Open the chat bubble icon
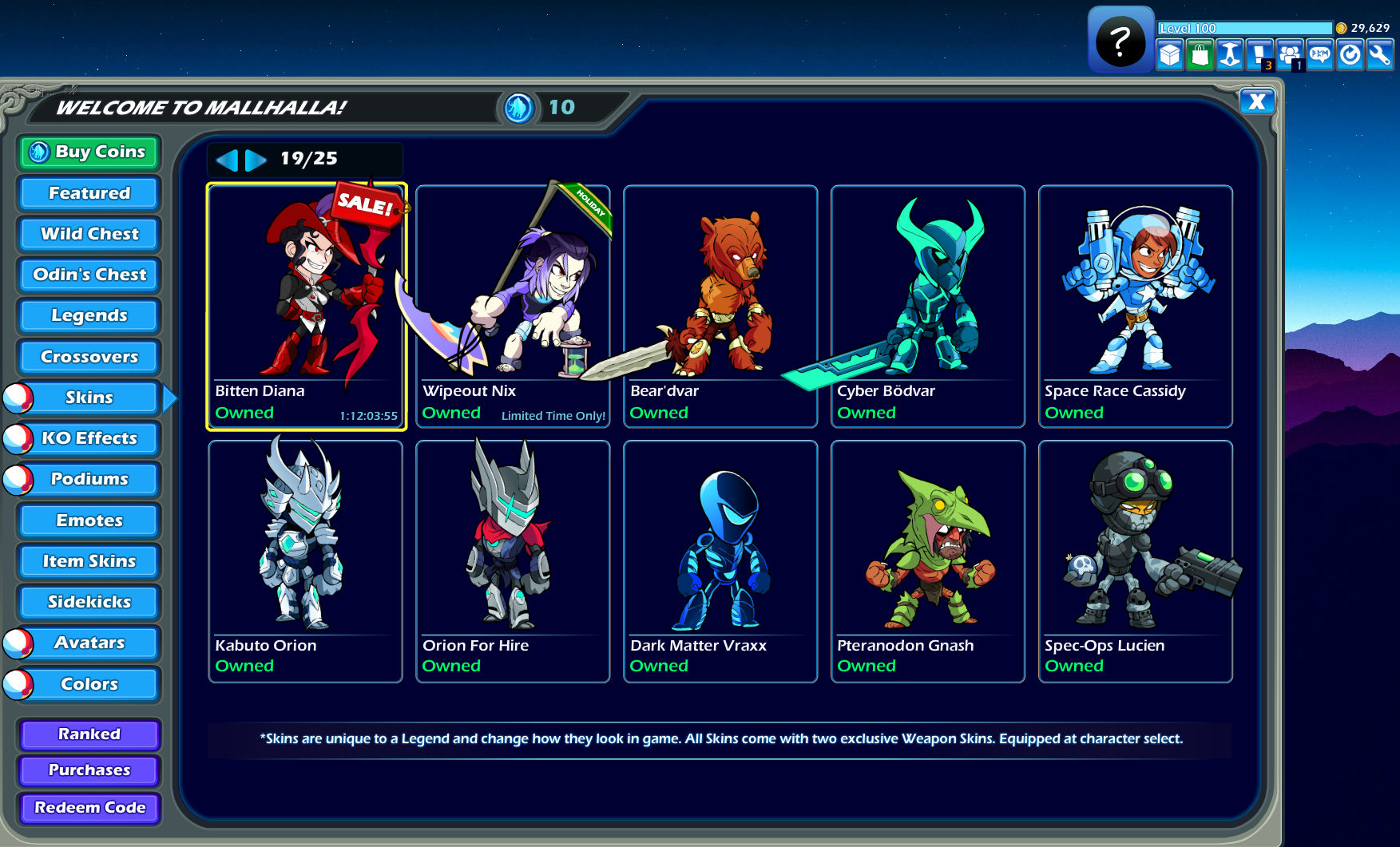1400x847 pixels. [1319, 55]
